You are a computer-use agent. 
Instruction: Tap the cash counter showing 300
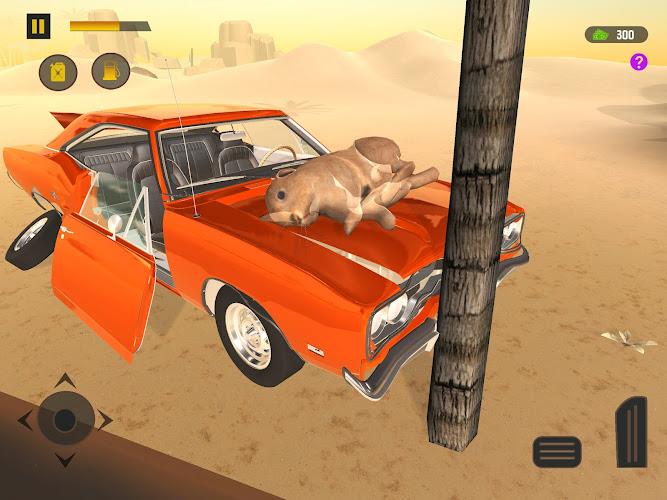616,35
